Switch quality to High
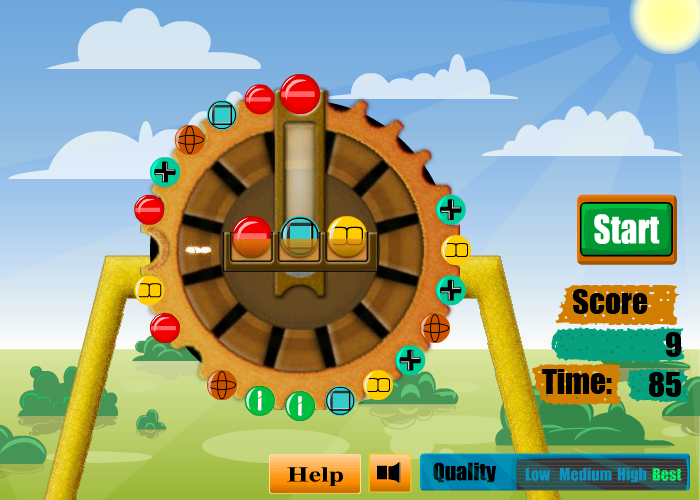Screen dimensions: 700x500 point(632,475)
